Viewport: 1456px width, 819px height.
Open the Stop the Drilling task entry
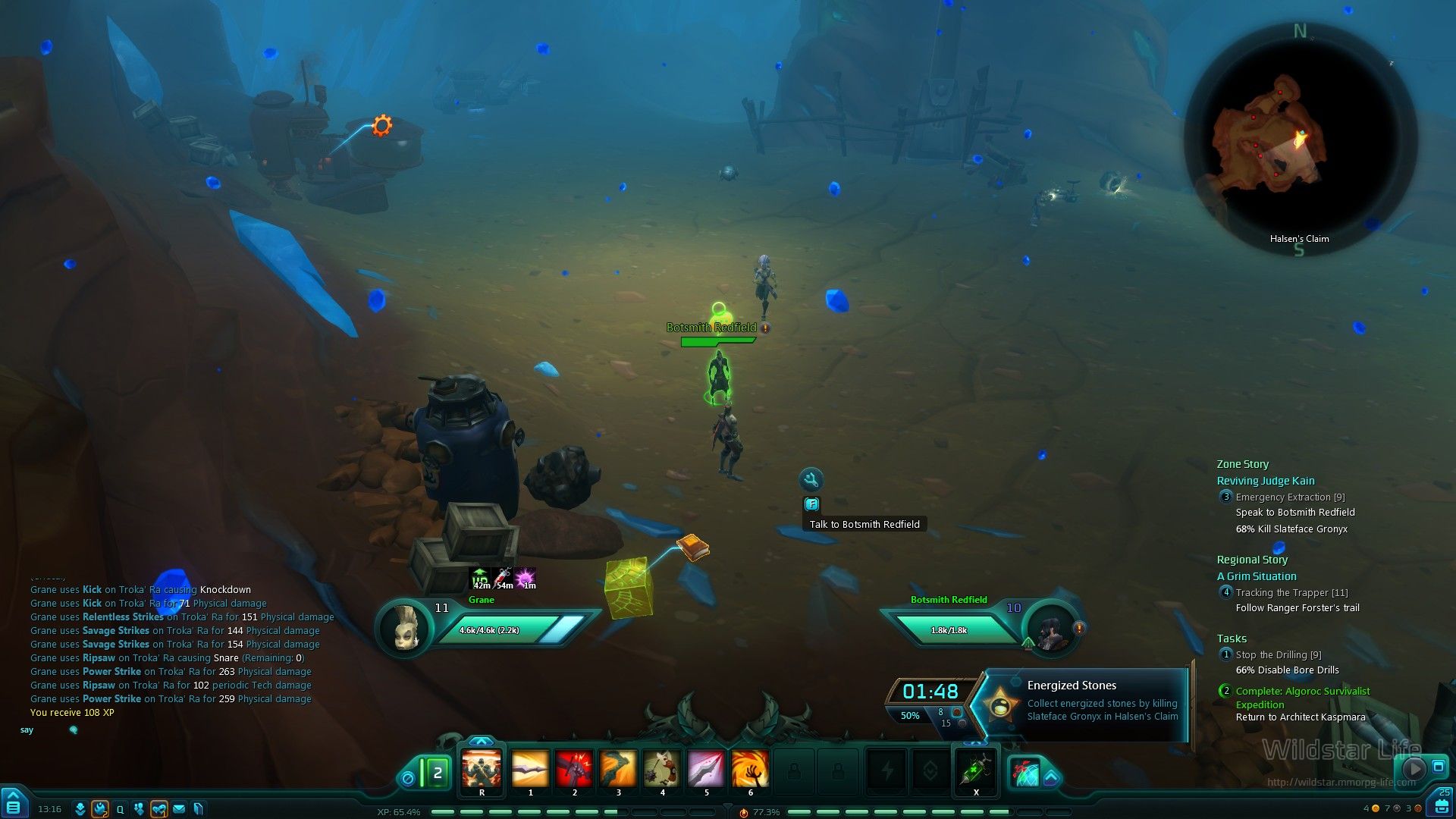tap(1278, 655)
